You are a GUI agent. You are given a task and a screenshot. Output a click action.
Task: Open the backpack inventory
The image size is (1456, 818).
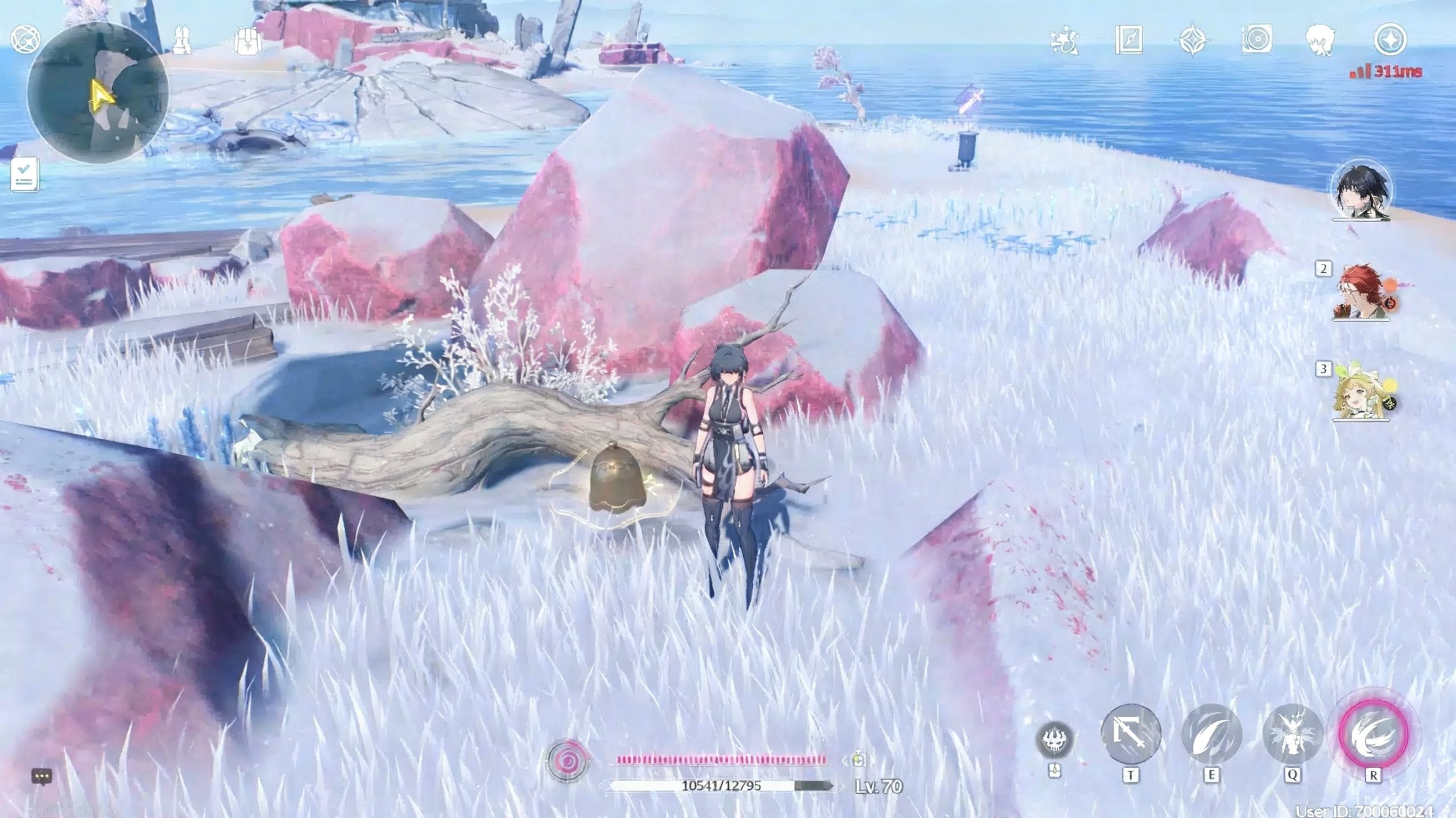click(247, 40)
